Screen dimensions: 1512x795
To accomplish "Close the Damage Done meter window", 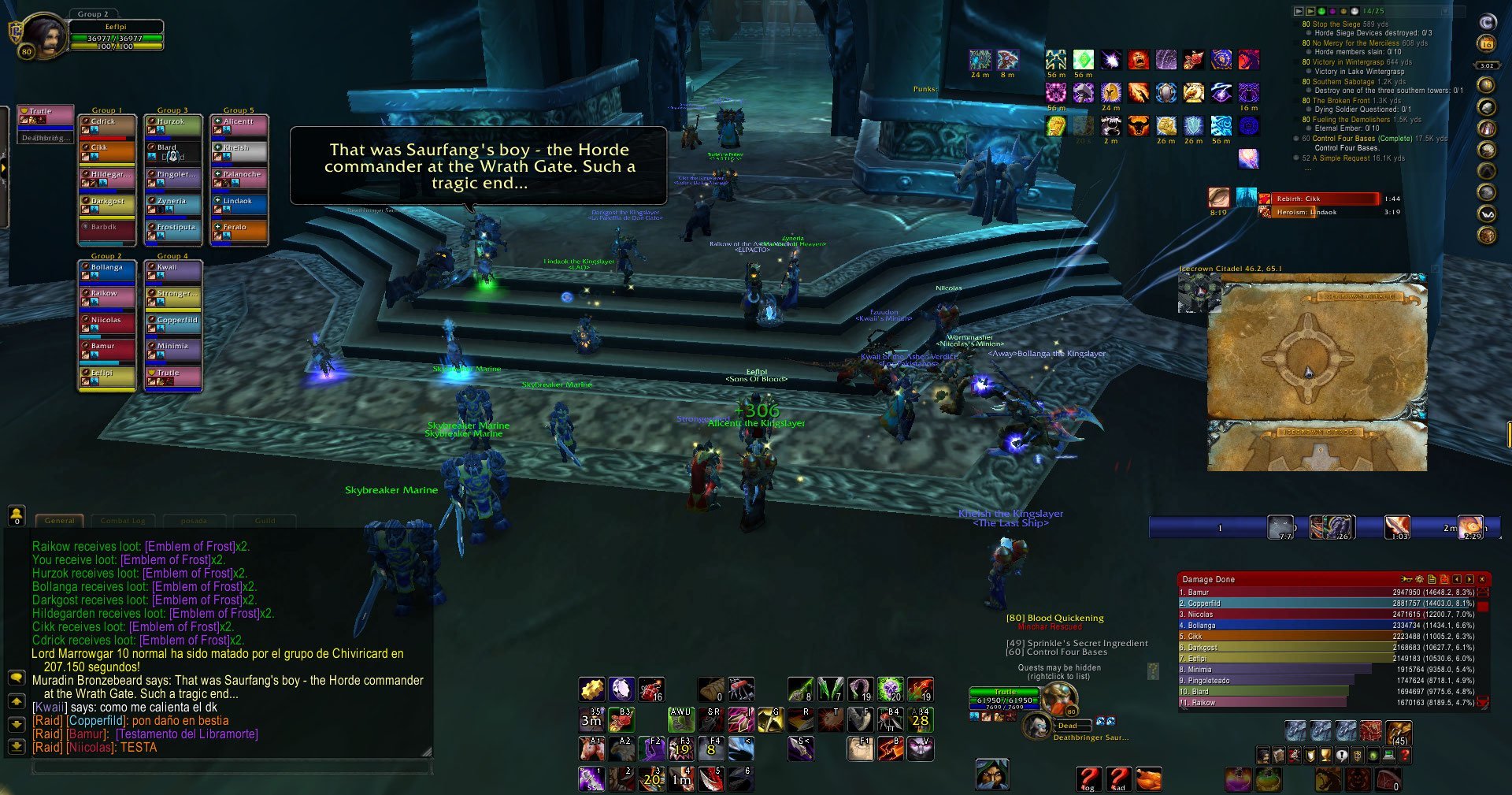I will [x=1482, y=579].
